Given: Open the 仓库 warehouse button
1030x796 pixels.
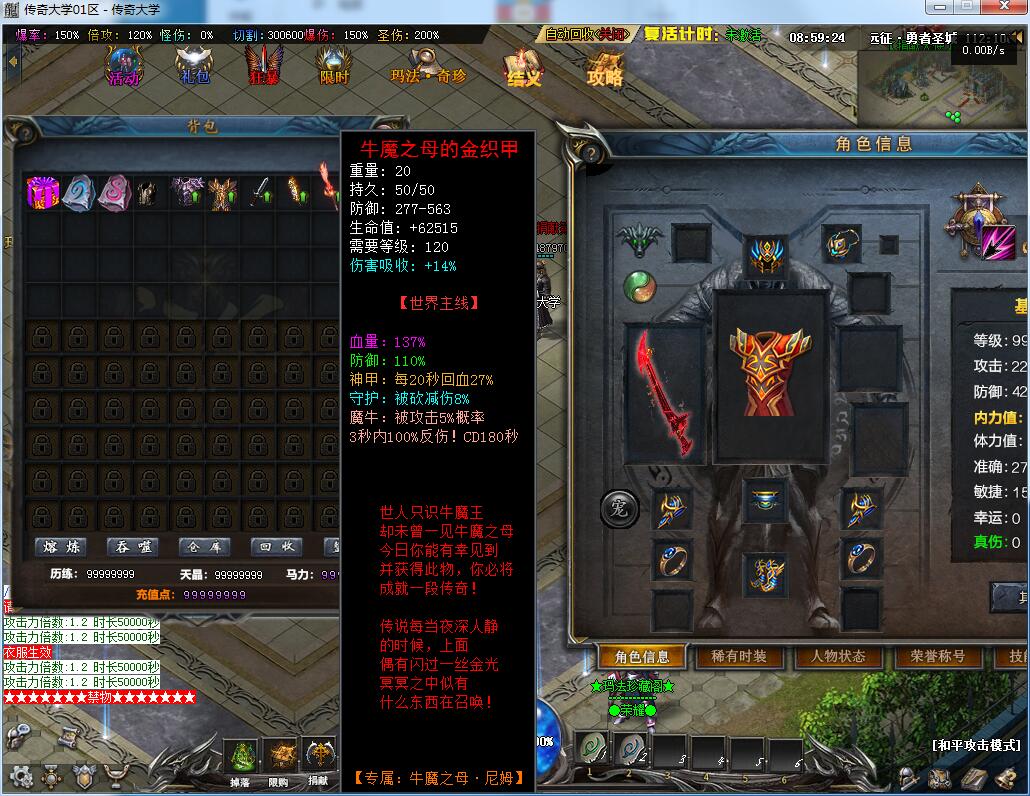Looking at the screenshot, I should pyautogui.click(x=205, y=547).
